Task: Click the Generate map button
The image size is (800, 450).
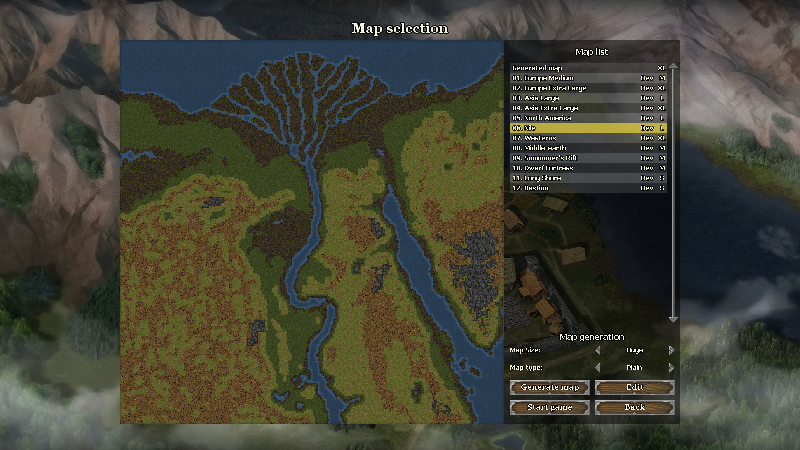Action: pyautogui.click(x=547, y=387)
